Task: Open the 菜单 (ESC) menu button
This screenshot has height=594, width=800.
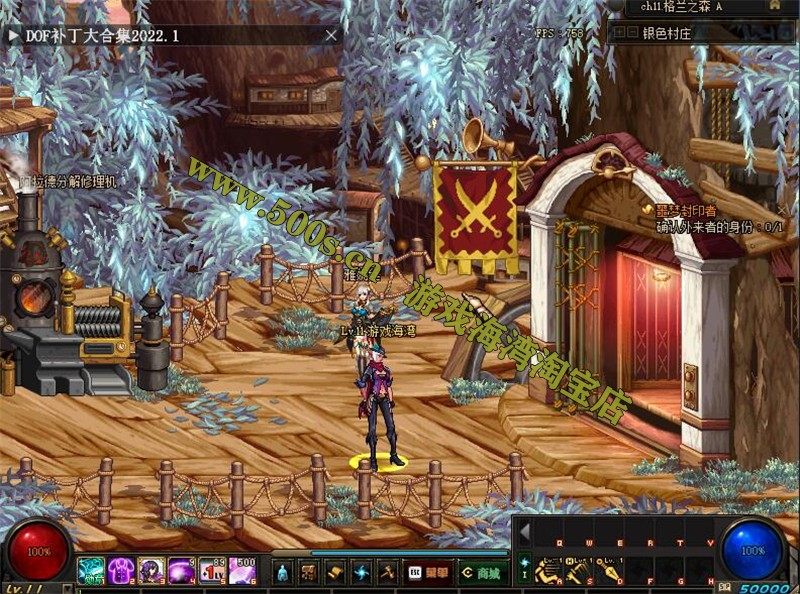Action: click(427, 572)
